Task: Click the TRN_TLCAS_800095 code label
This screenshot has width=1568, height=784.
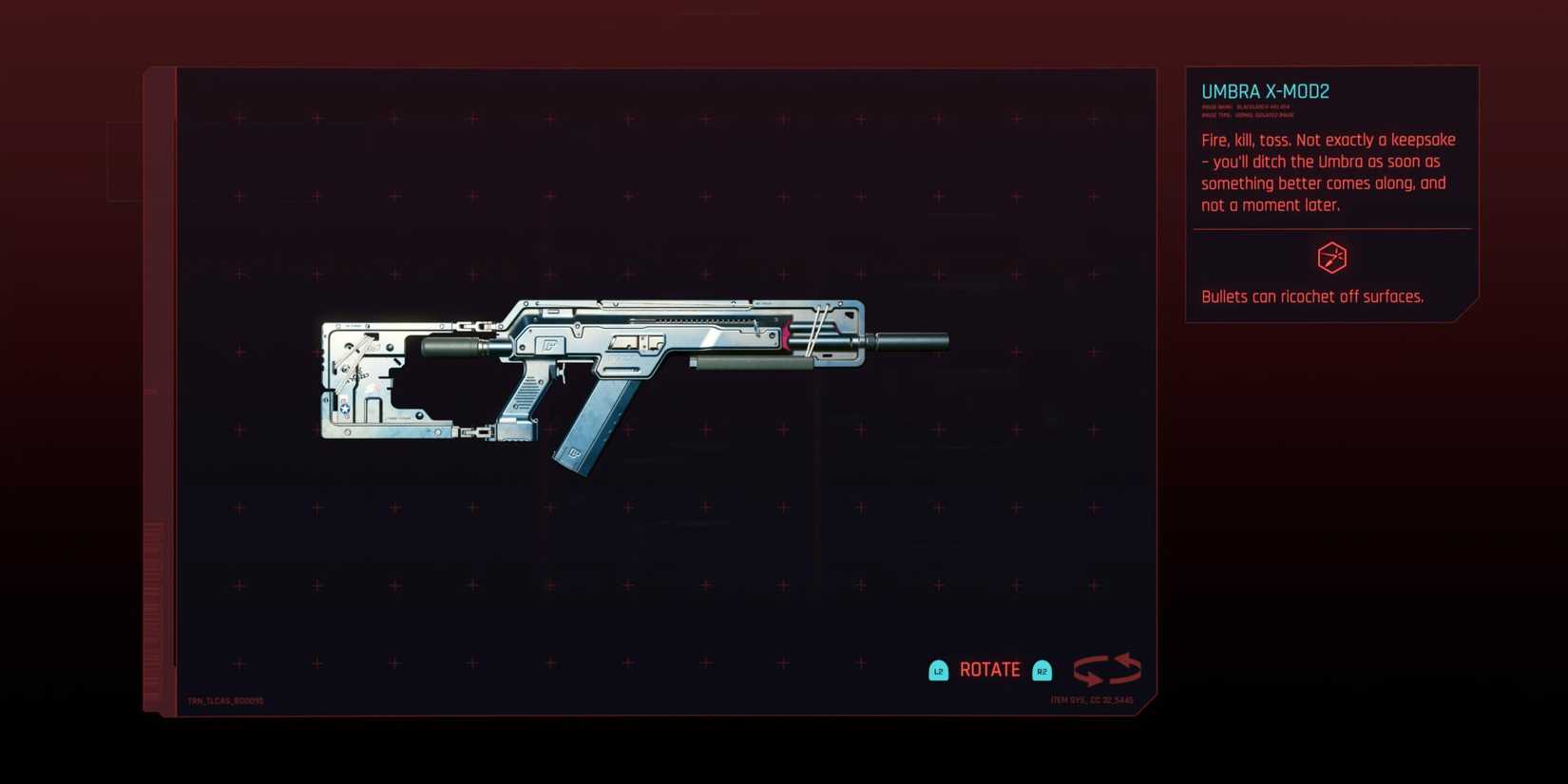Action: [x=226, y=700]
